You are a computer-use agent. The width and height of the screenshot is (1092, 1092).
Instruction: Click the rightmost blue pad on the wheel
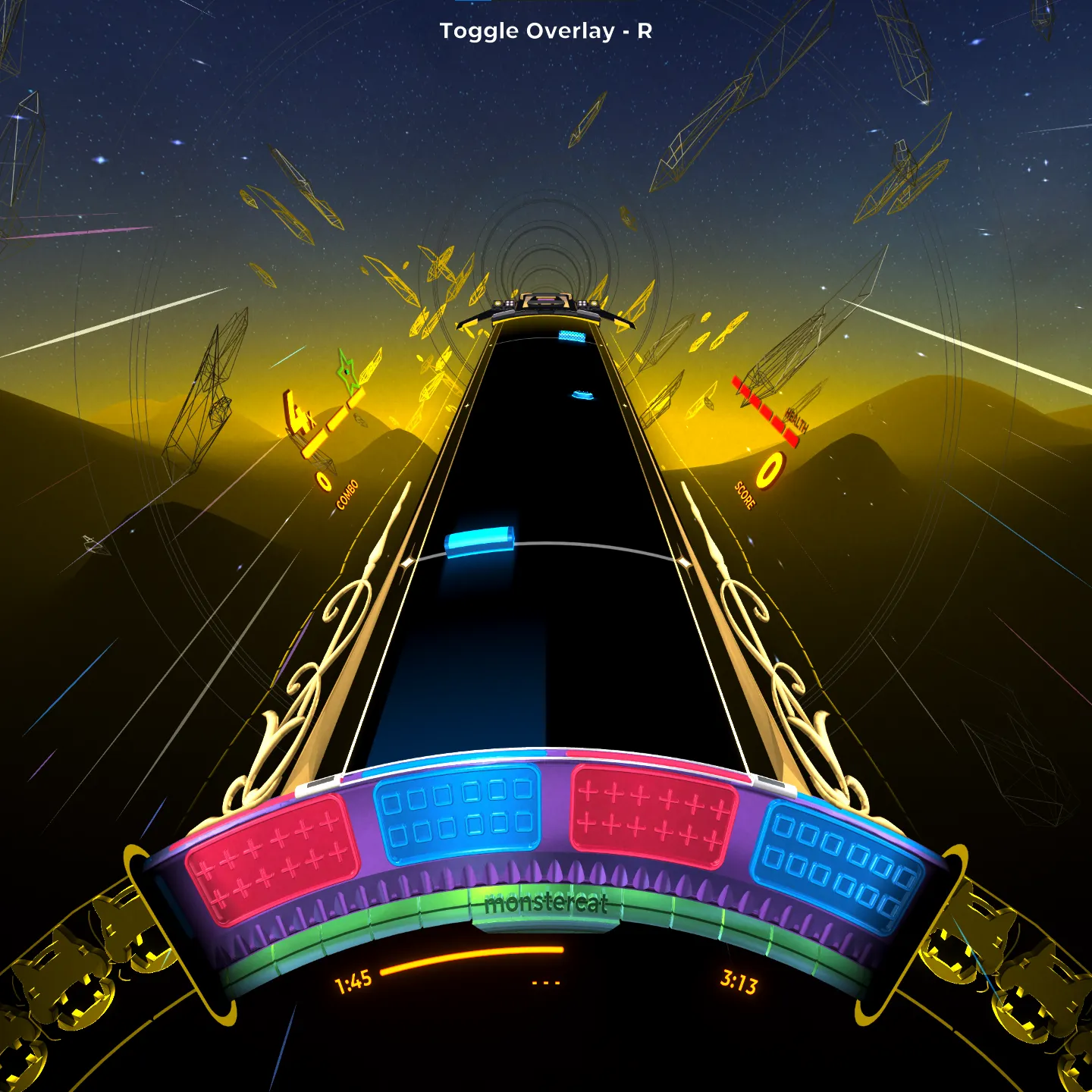tap(837, 864)
